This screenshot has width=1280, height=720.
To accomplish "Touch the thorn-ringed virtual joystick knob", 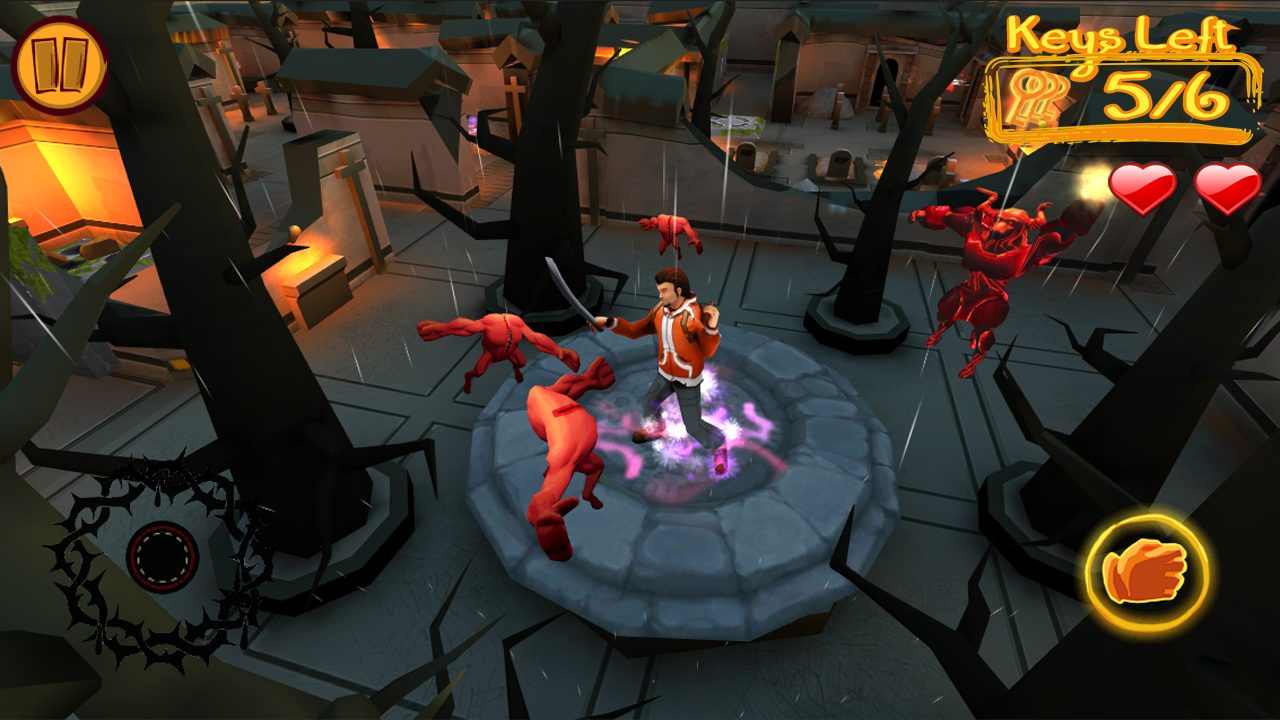I will point(162,557).
